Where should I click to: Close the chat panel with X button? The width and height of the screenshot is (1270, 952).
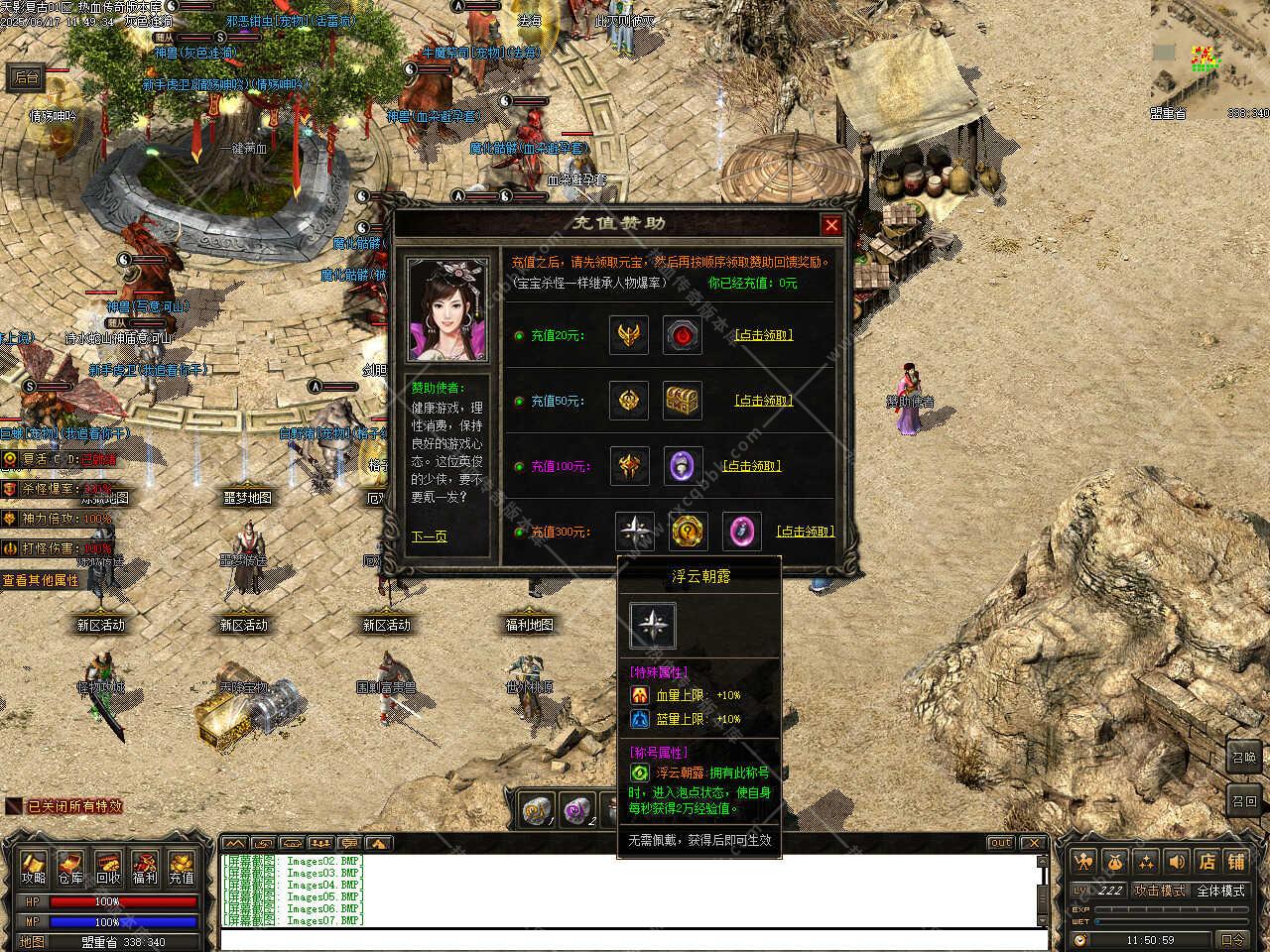[1033, 843]
